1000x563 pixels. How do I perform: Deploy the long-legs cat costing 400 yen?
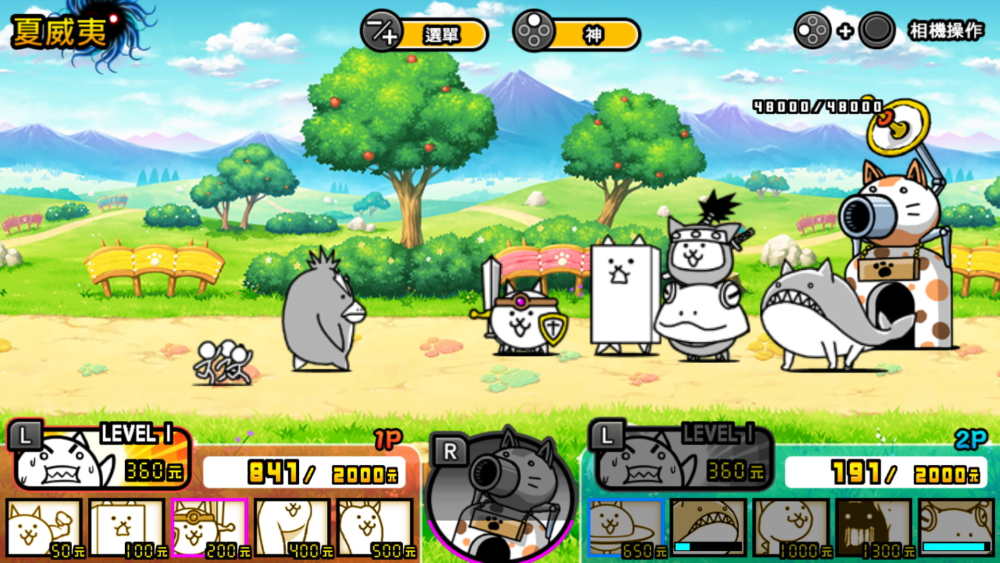point(292,527)
